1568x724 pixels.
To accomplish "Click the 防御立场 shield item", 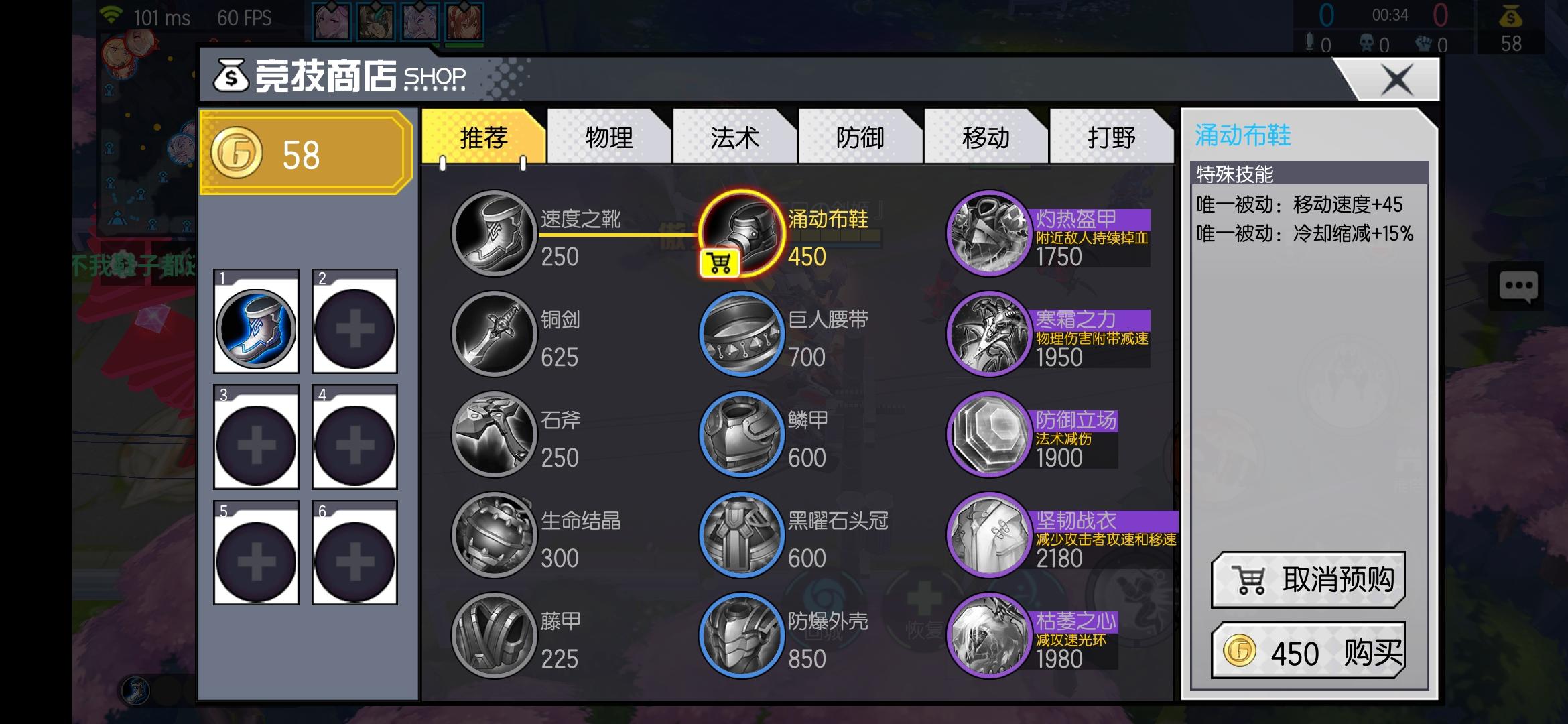I will point(988,434).
